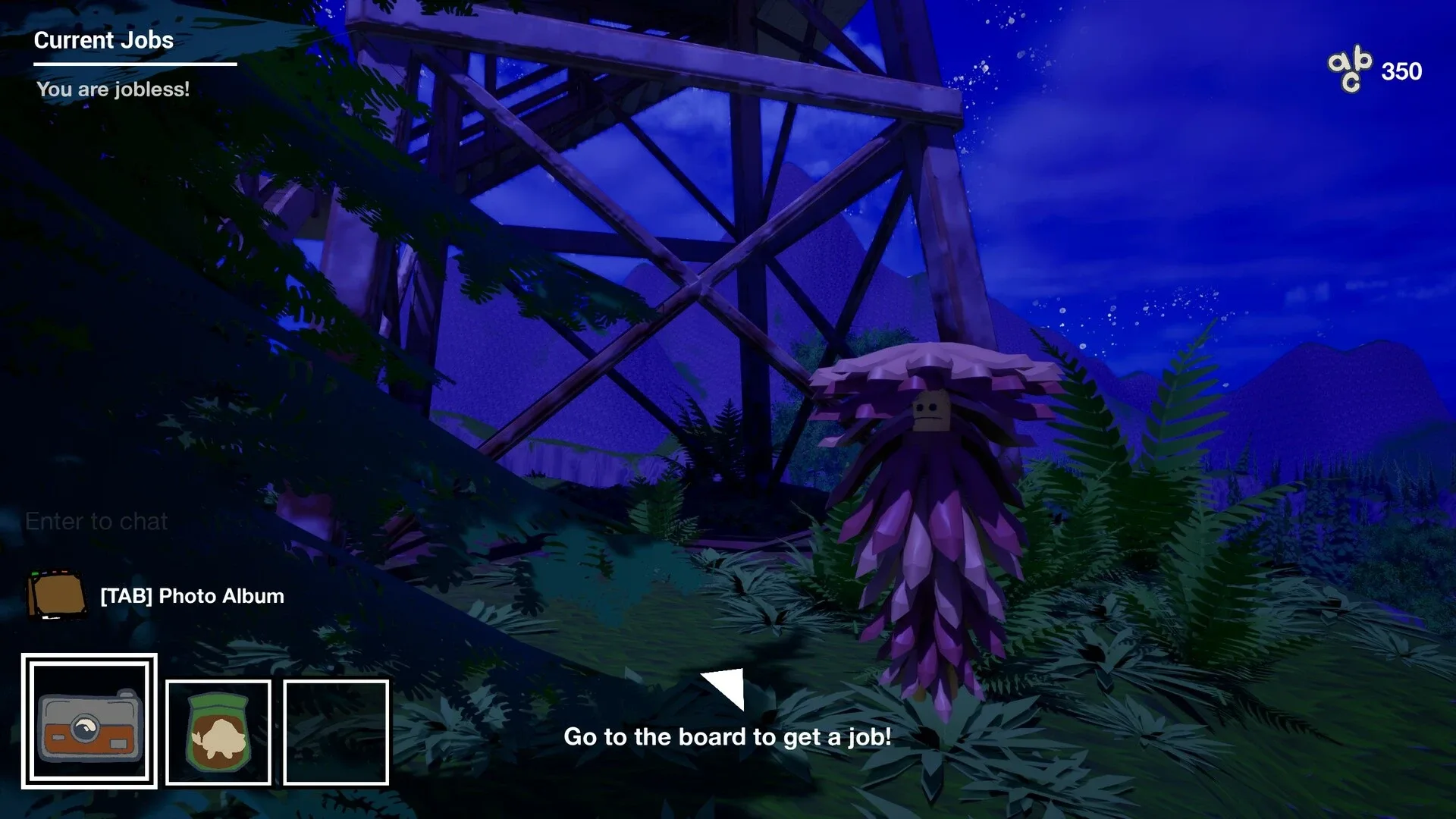
Task: Switch selection to the empty third hotbar slot
Action: pyautogui.click(x=336, y=733)
